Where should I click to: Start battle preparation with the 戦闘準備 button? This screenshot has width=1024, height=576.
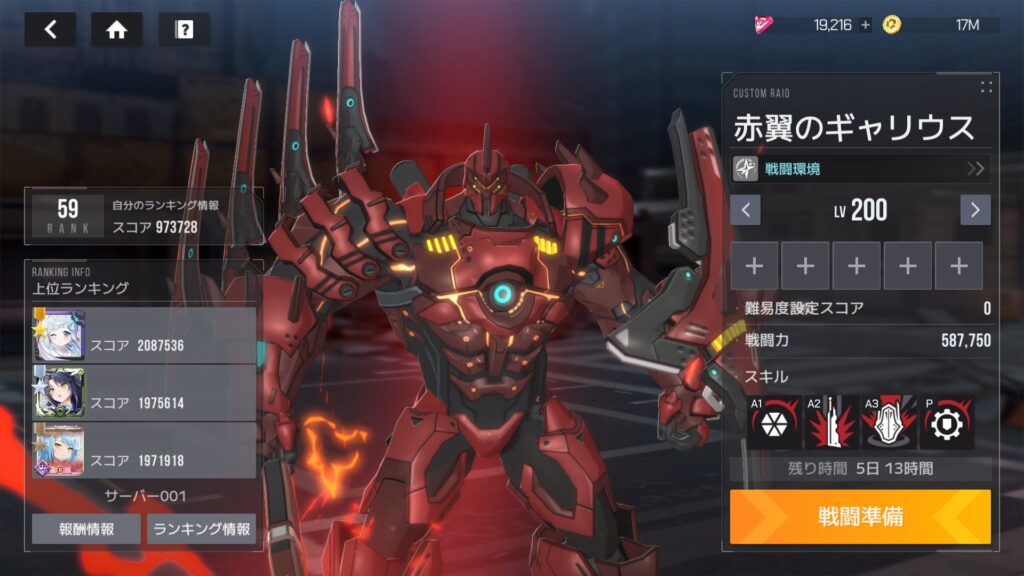click(860, 516)
